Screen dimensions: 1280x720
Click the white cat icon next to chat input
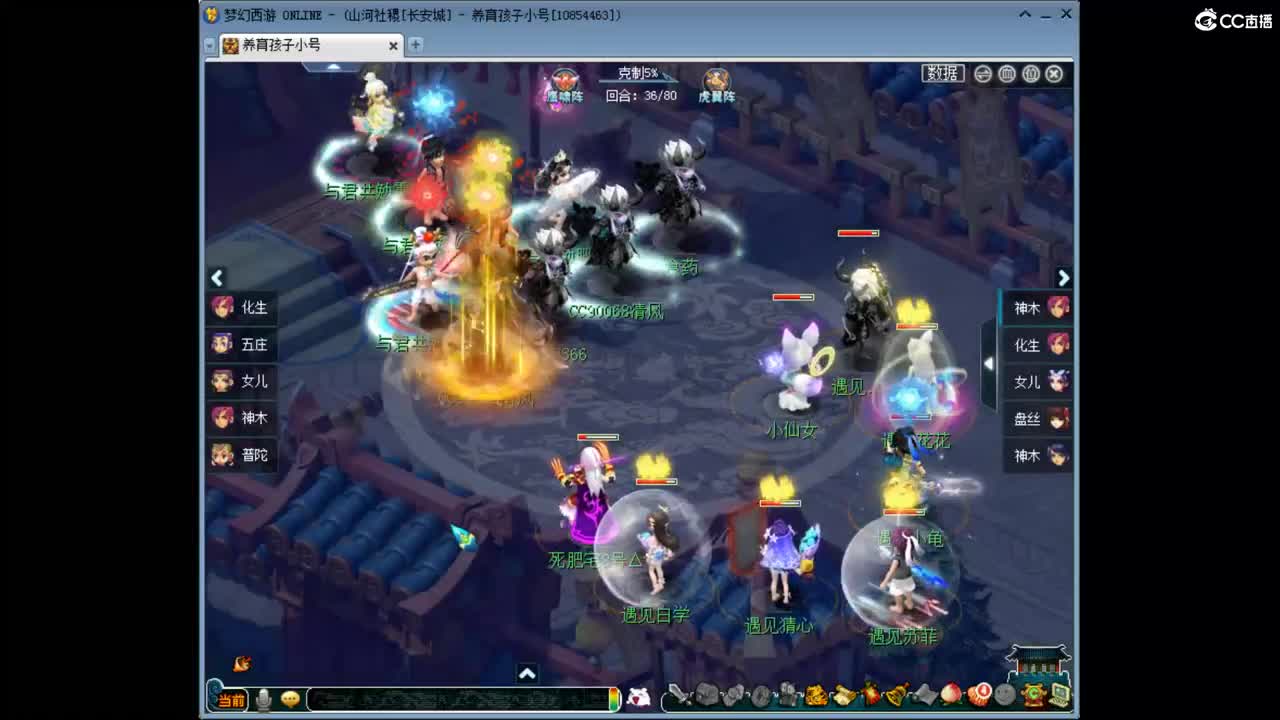coord(638,699)
